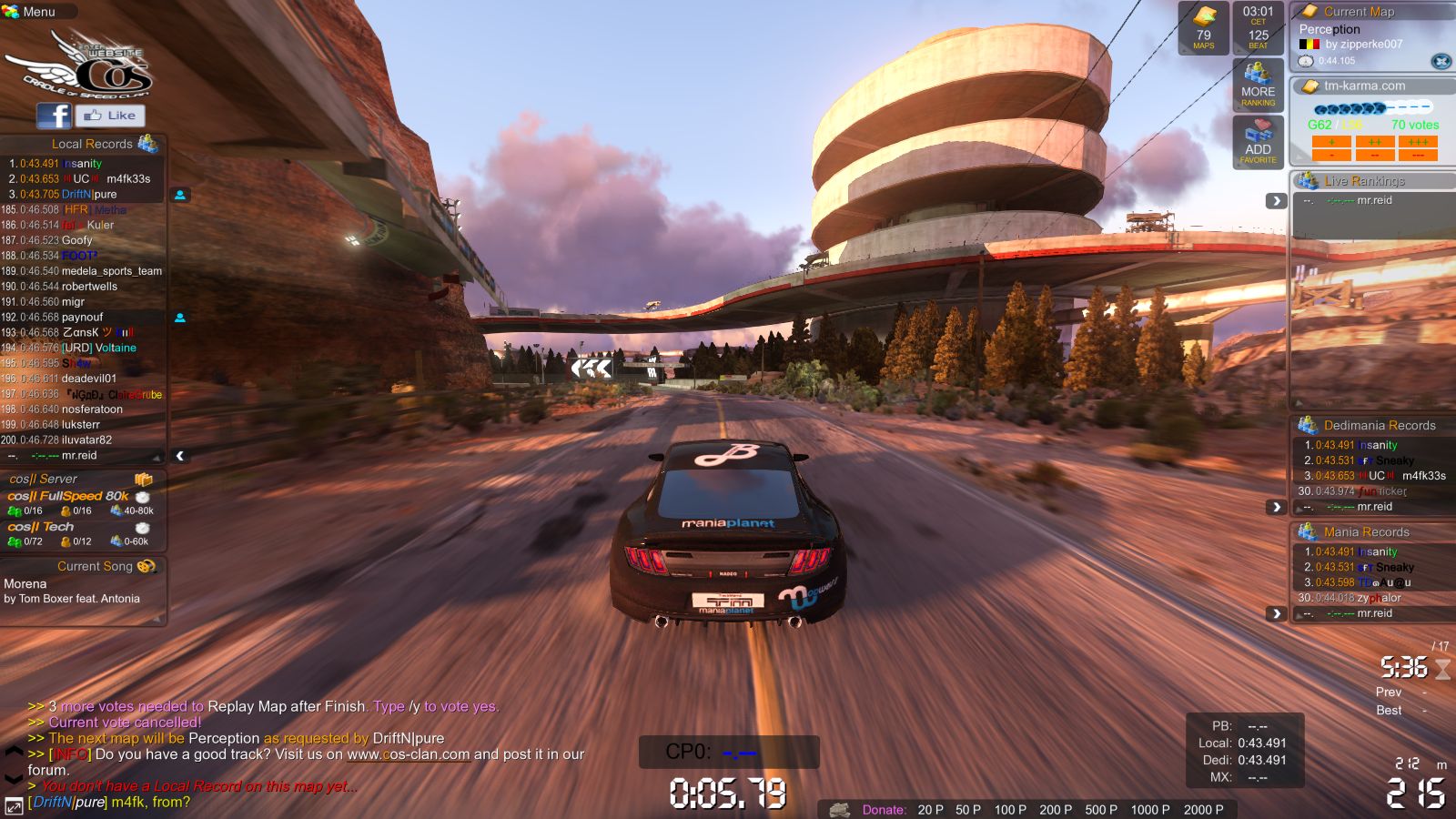Vote triple minus karma for the map

pyautogui.click(x=1418, y=155)
